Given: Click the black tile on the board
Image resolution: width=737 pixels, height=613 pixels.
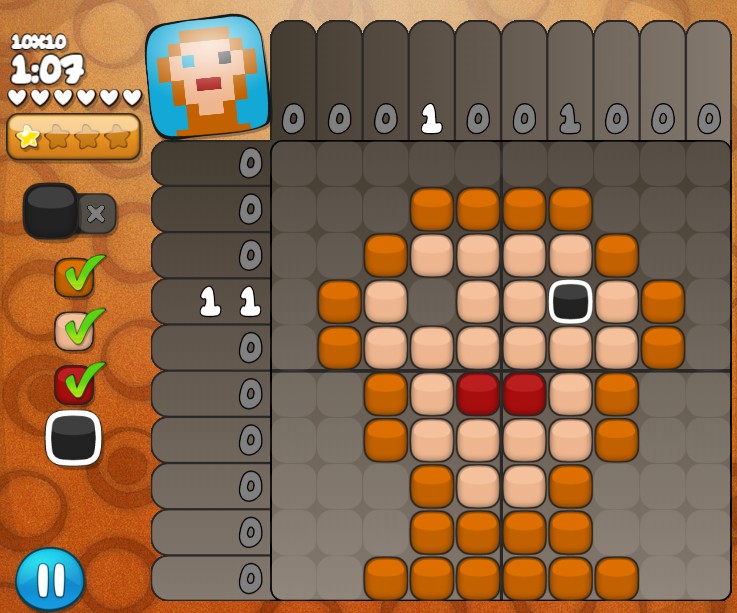Looking at the screenshot, I should (x=571, y=301).
